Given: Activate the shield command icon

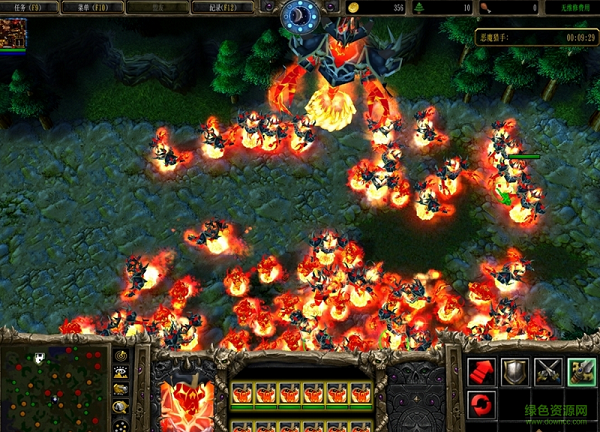Looking at the screenshot, I should click(514, 373).
